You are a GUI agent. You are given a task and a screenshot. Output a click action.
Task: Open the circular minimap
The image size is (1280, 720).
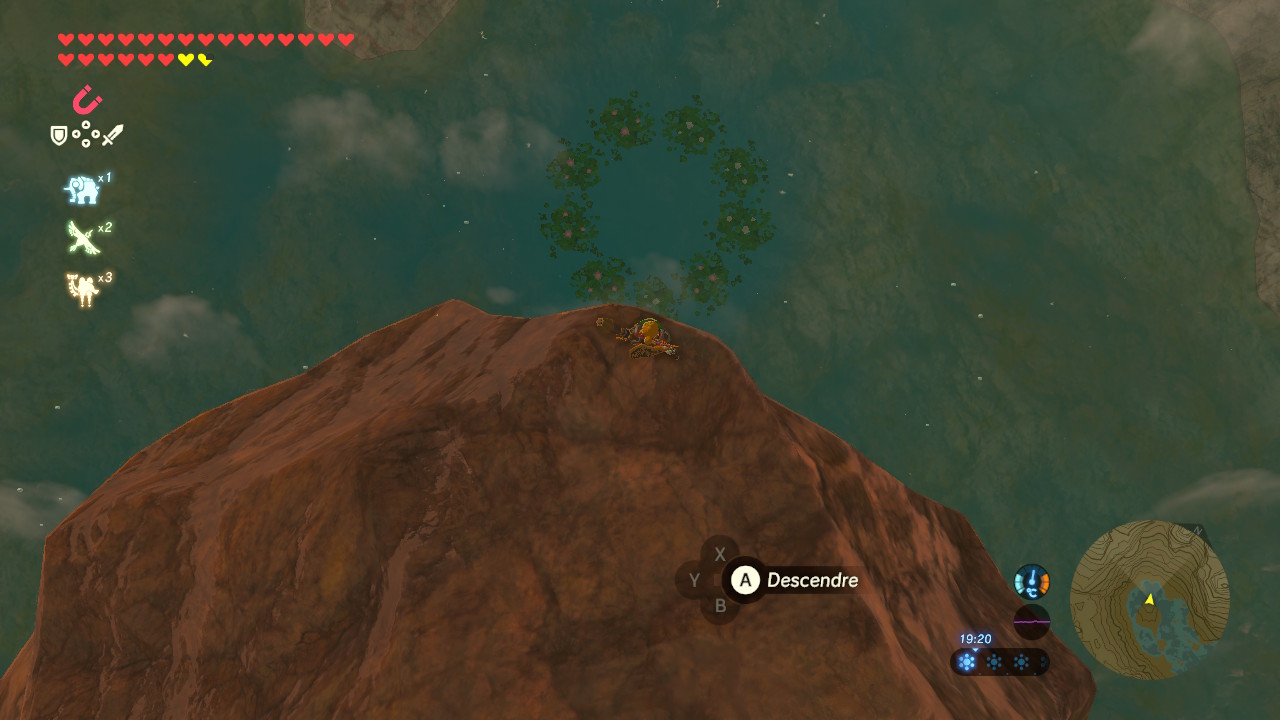(x=1149, y=600)
